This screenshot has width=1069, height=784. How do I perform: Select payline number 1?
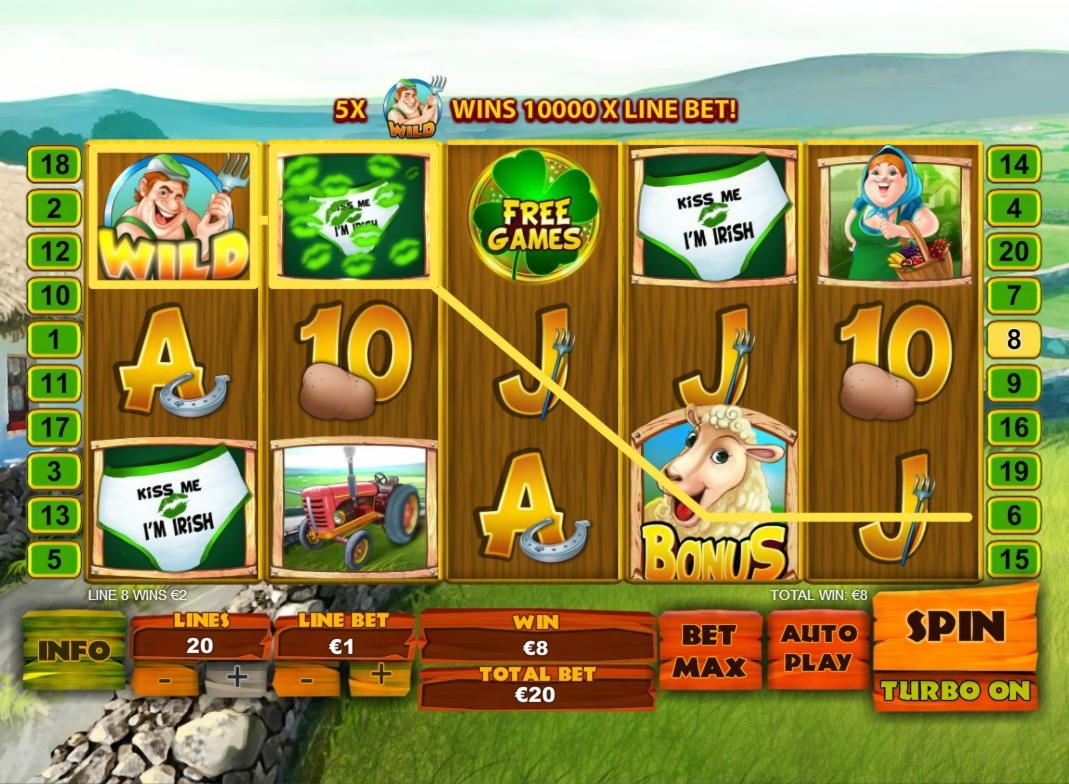coord(53,339)
